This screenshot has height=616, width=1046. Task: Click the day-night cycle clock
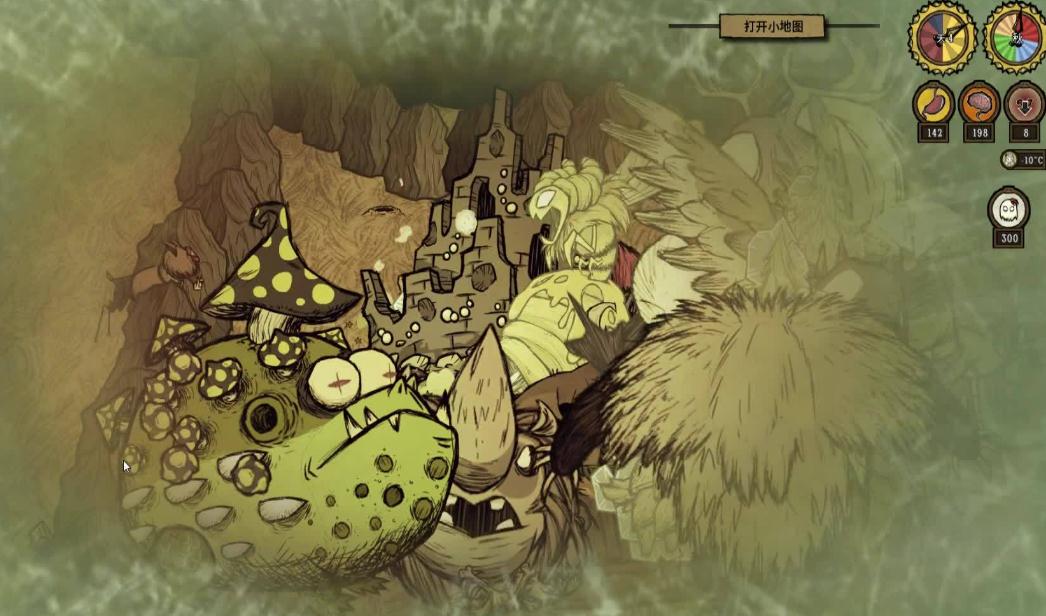[x=940, y=38]
